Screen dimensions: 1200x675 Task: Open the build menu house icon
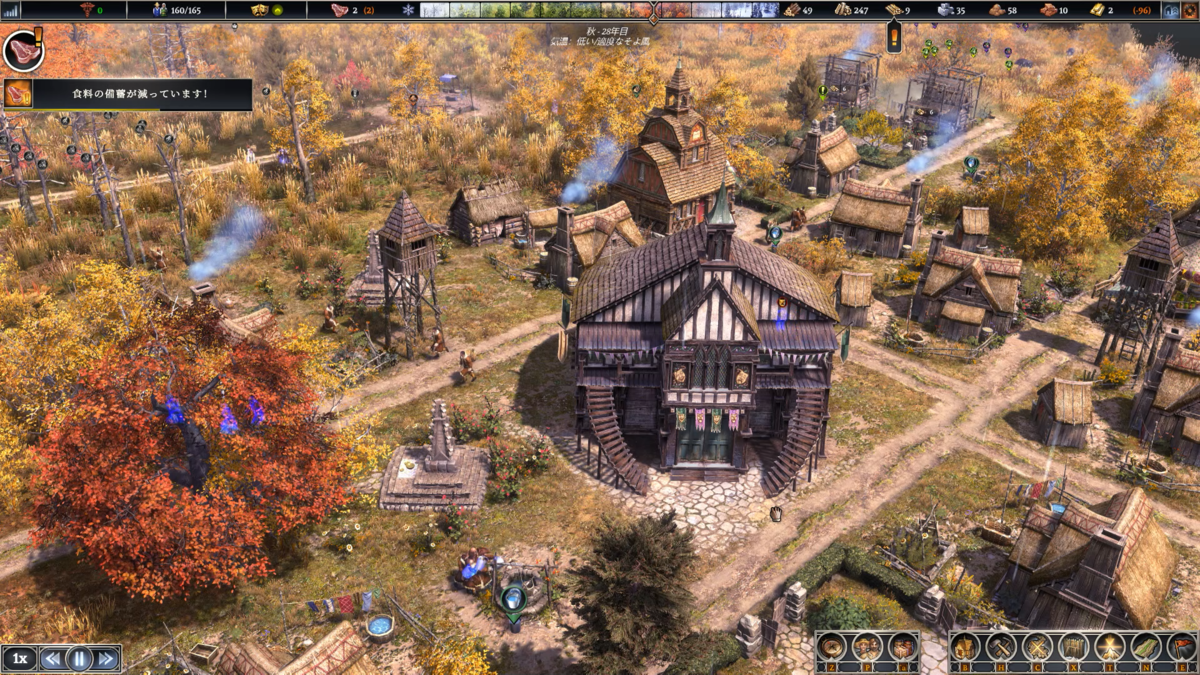point(966,648)
